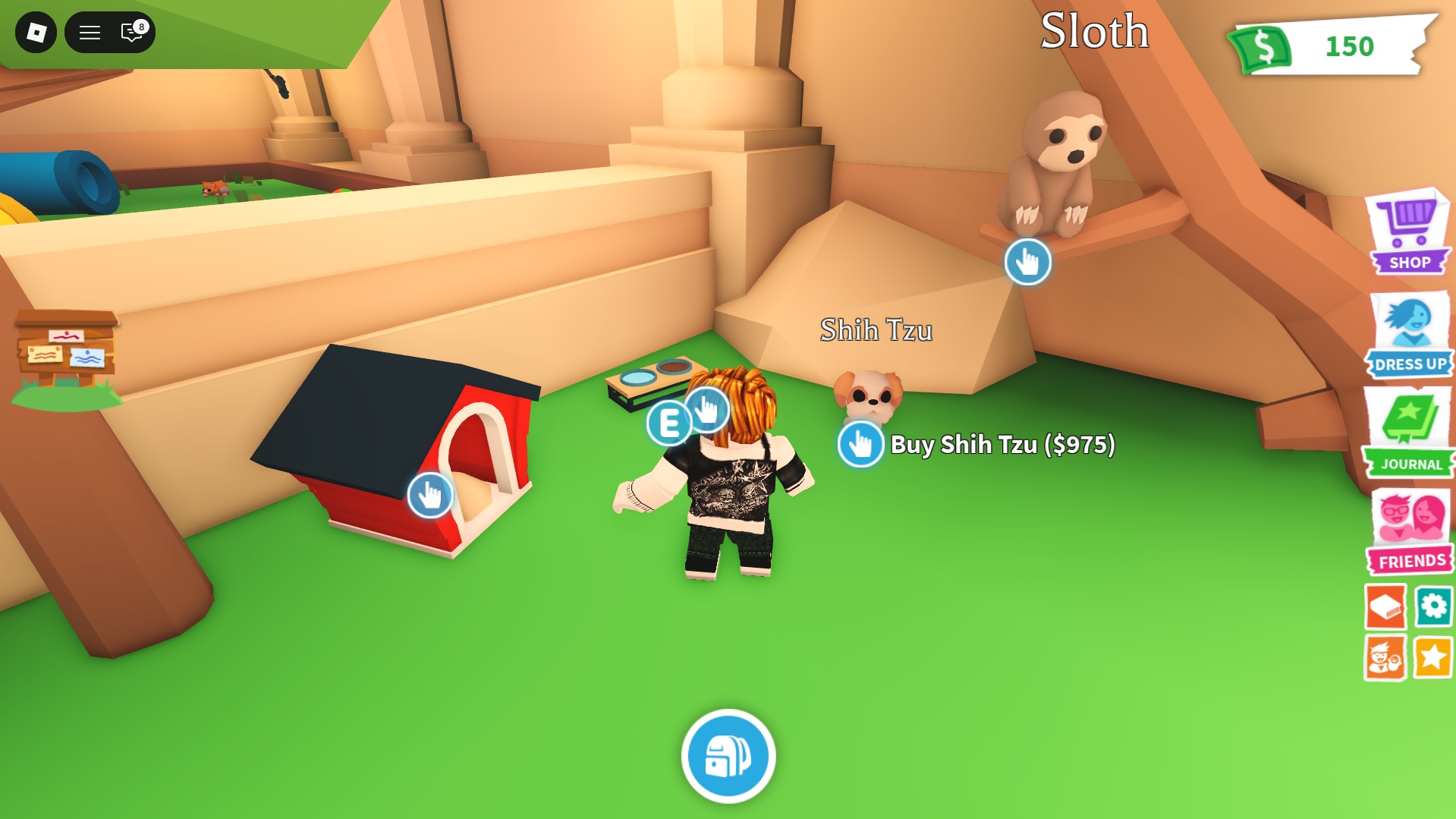Open the hamburger menu at top left
Screen dimensions: 1456x819
pyautogui.click(x=89, y=33)
